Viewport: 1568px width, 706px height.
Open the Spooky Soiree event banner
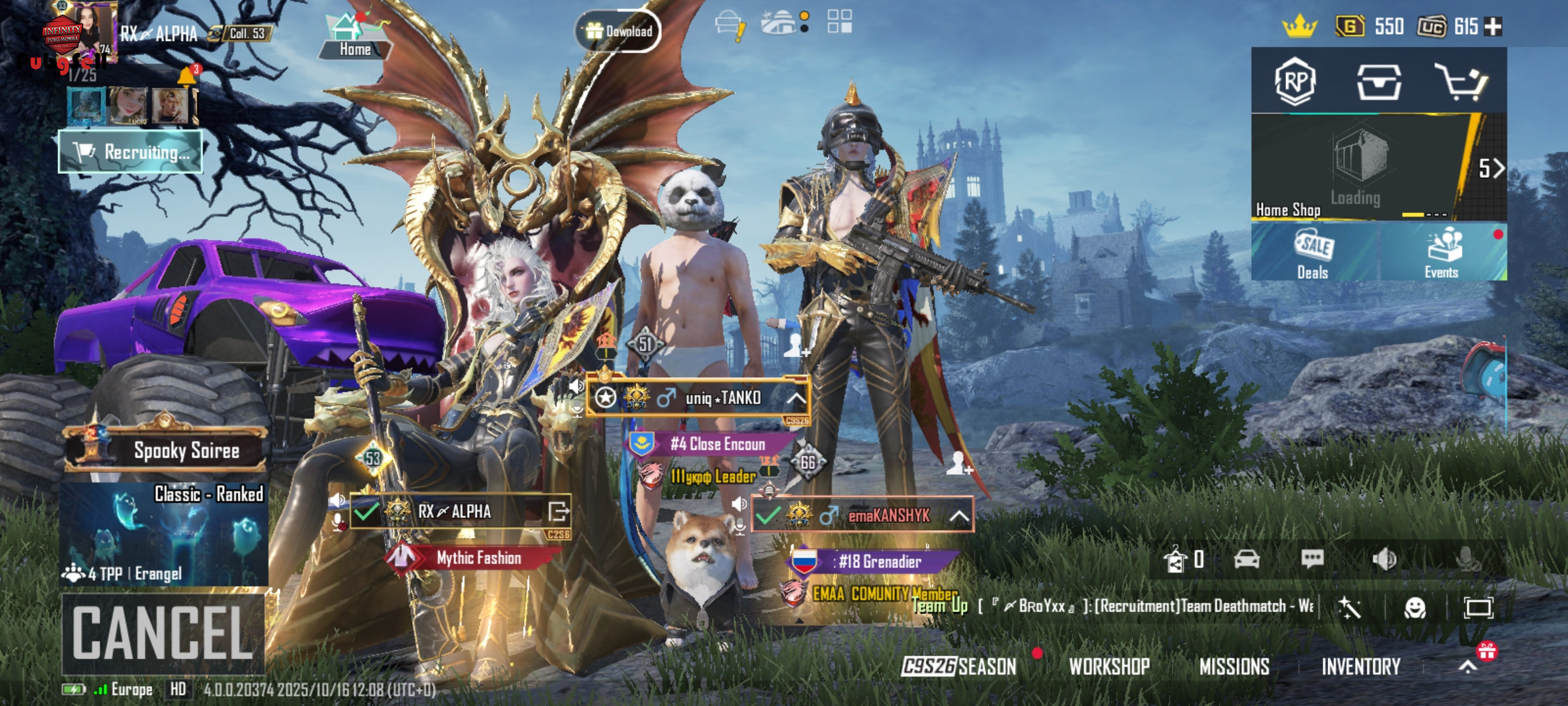click(x=167, y=450)
